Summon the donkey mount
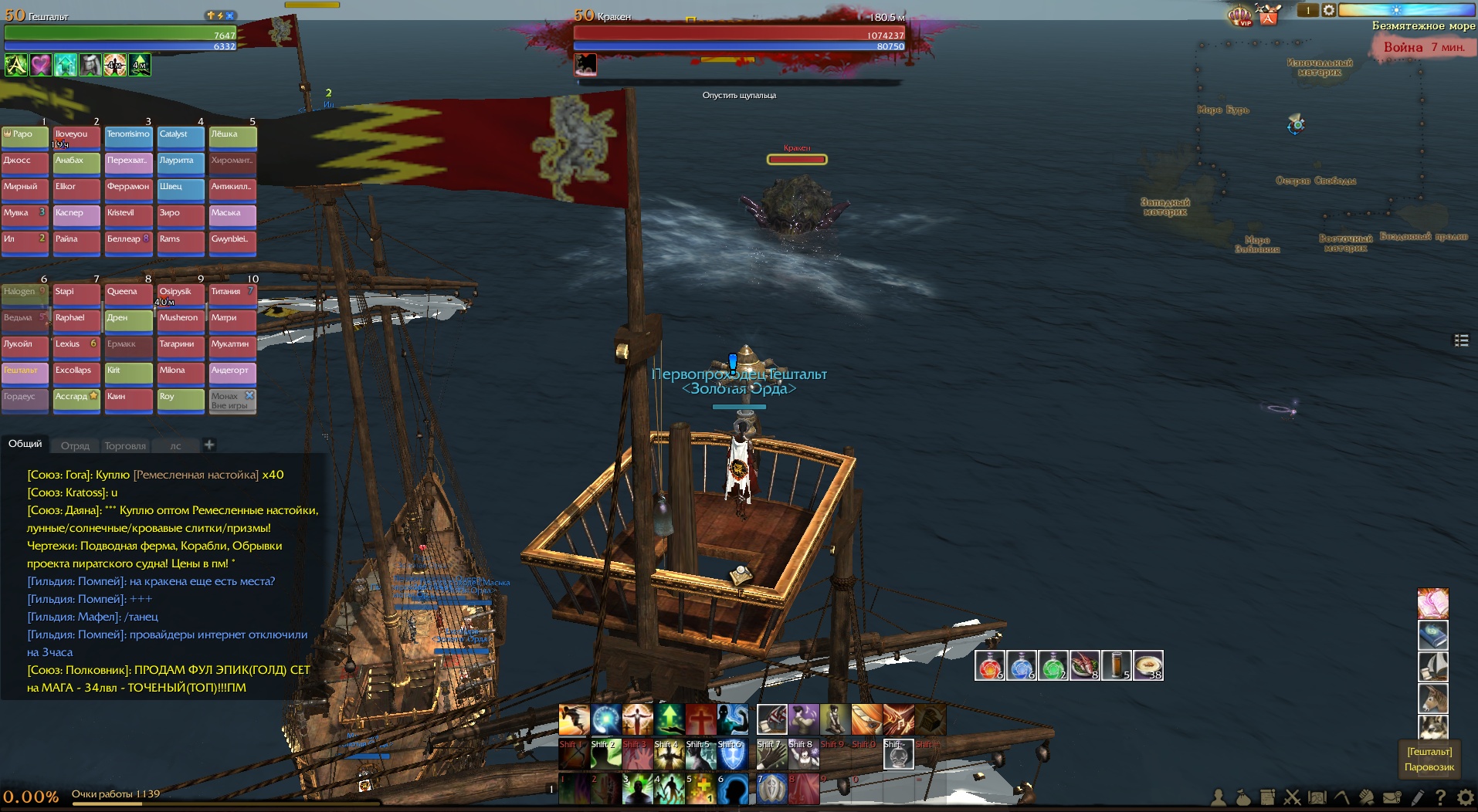Image resolution: width=1478 pixels, height=812 pixels. pyautogui.click(x=1432, y=698)
